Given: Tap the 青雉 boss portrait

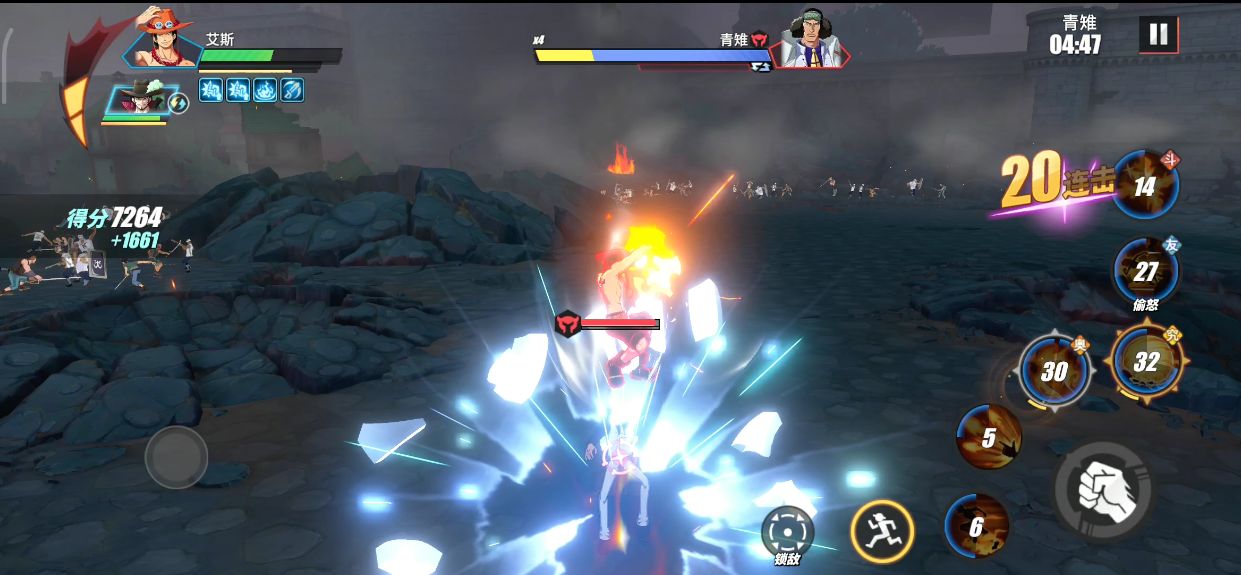Looking at the screenshot, I should pos(811,41).
